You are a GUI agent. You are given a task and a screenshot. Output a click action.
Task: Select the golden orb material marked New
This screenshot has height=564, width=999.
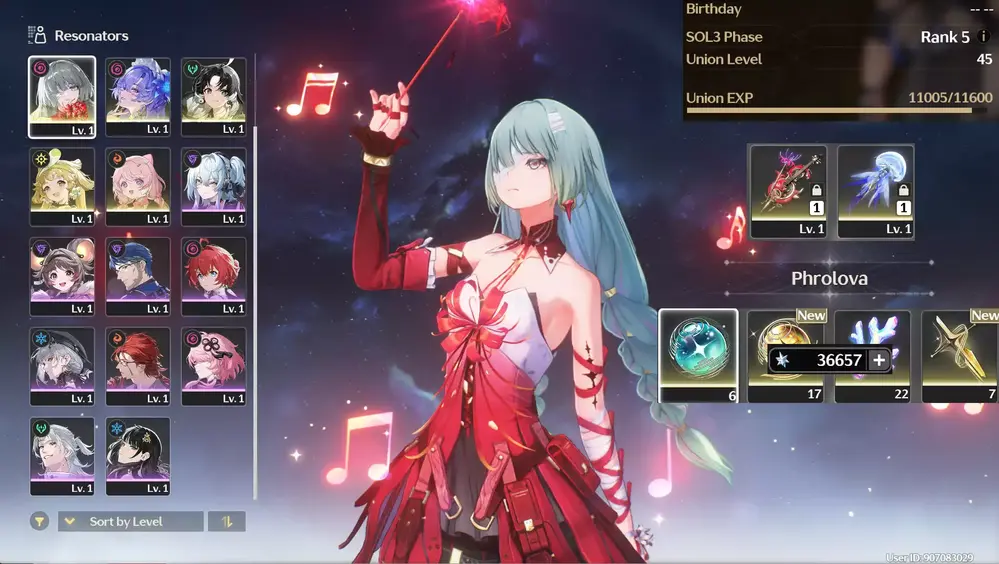coord(786,330)
